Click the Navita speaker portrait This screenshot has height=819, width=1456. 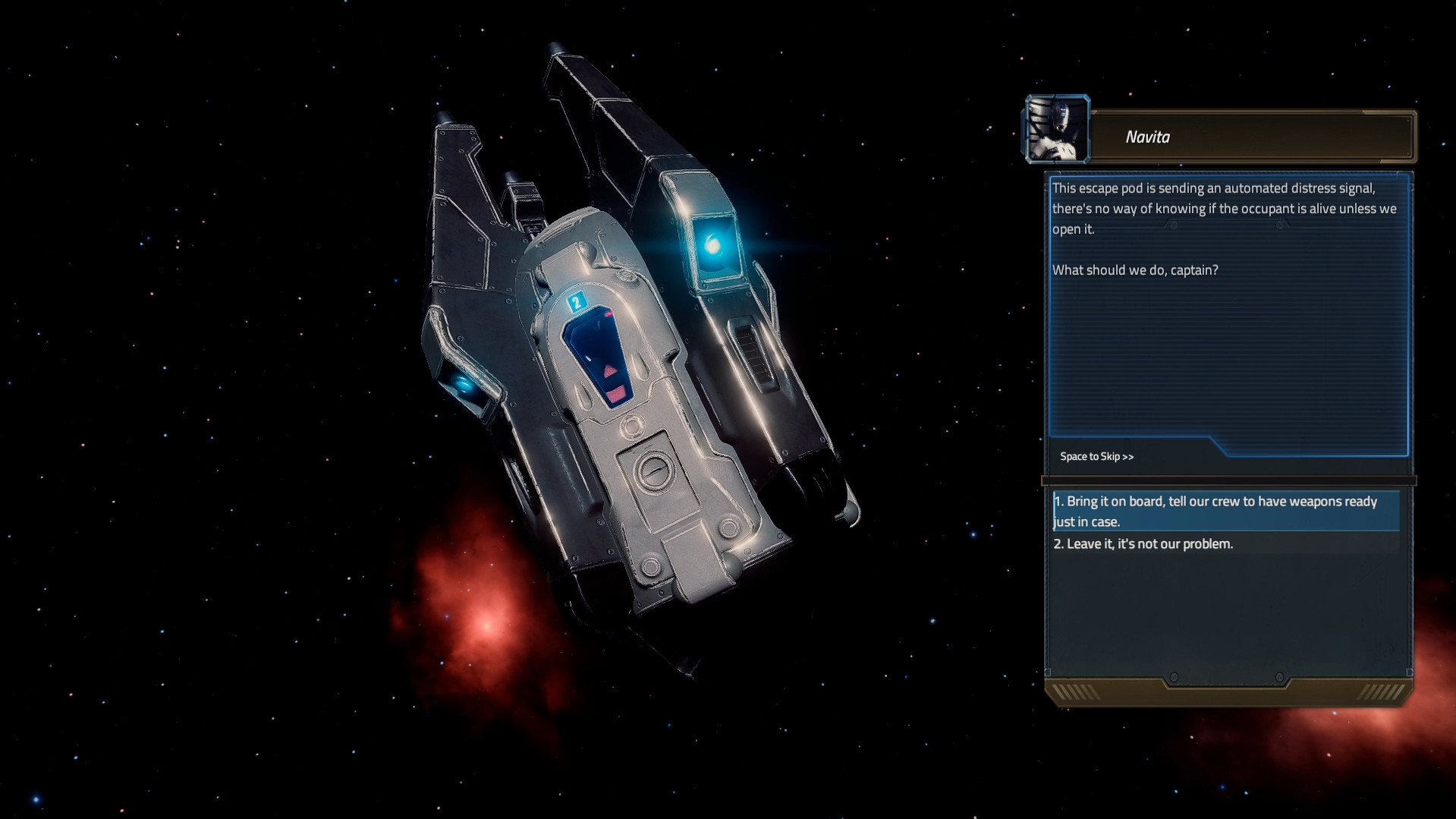pos(1057,130)
